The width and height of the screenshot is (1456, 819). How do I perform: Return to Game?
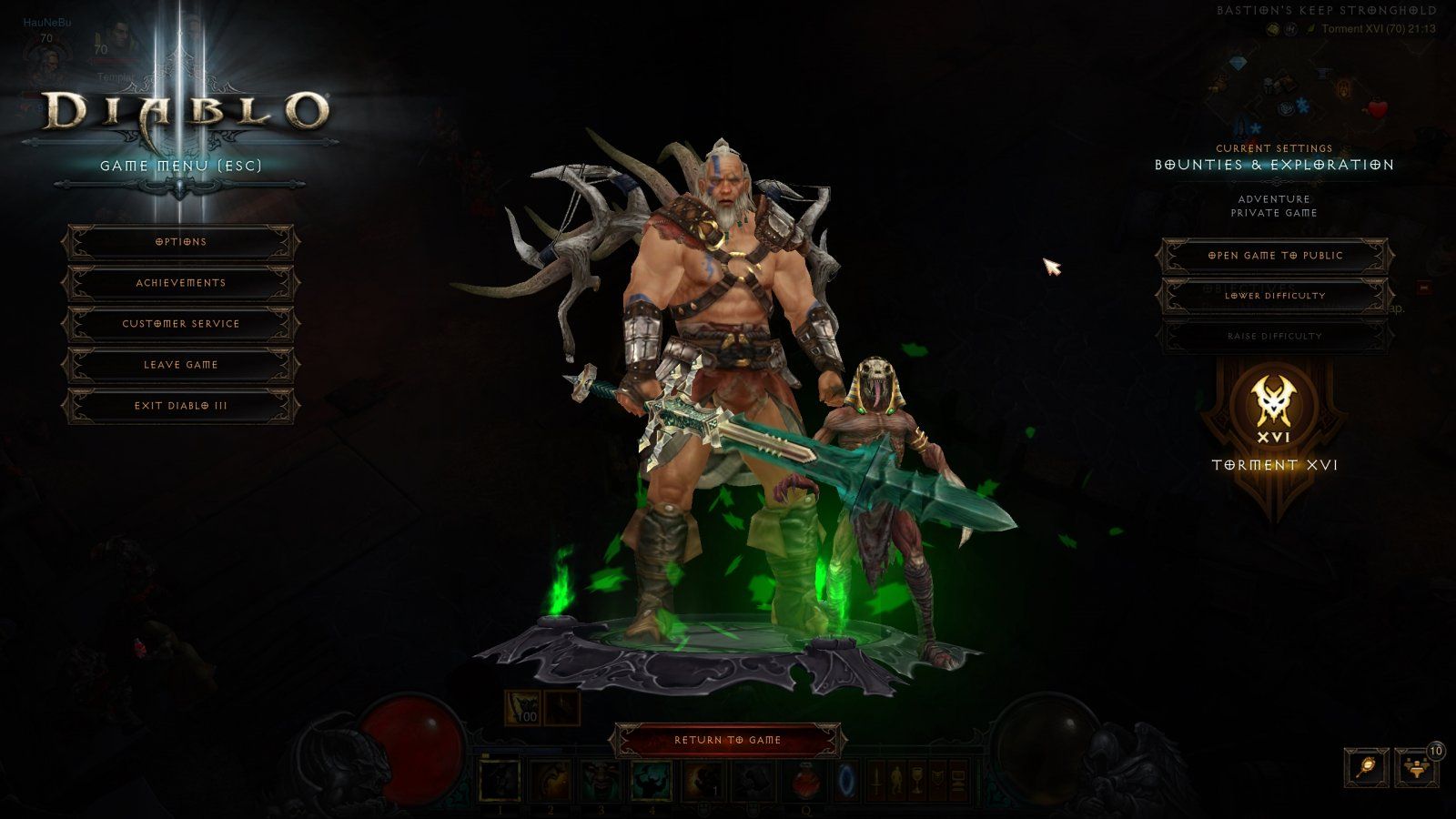[727, 740]
